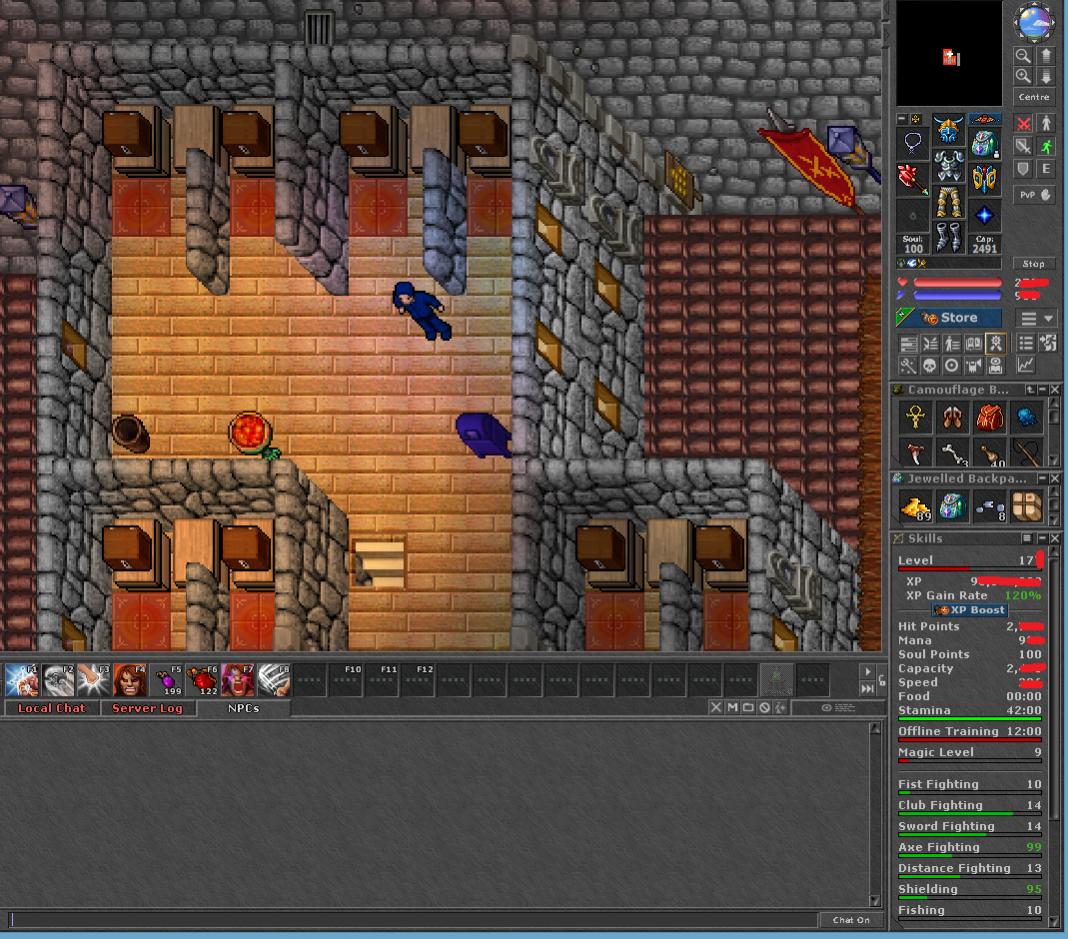
Task: Select the red axe weapon slot
Action: (x=912, y=179)
